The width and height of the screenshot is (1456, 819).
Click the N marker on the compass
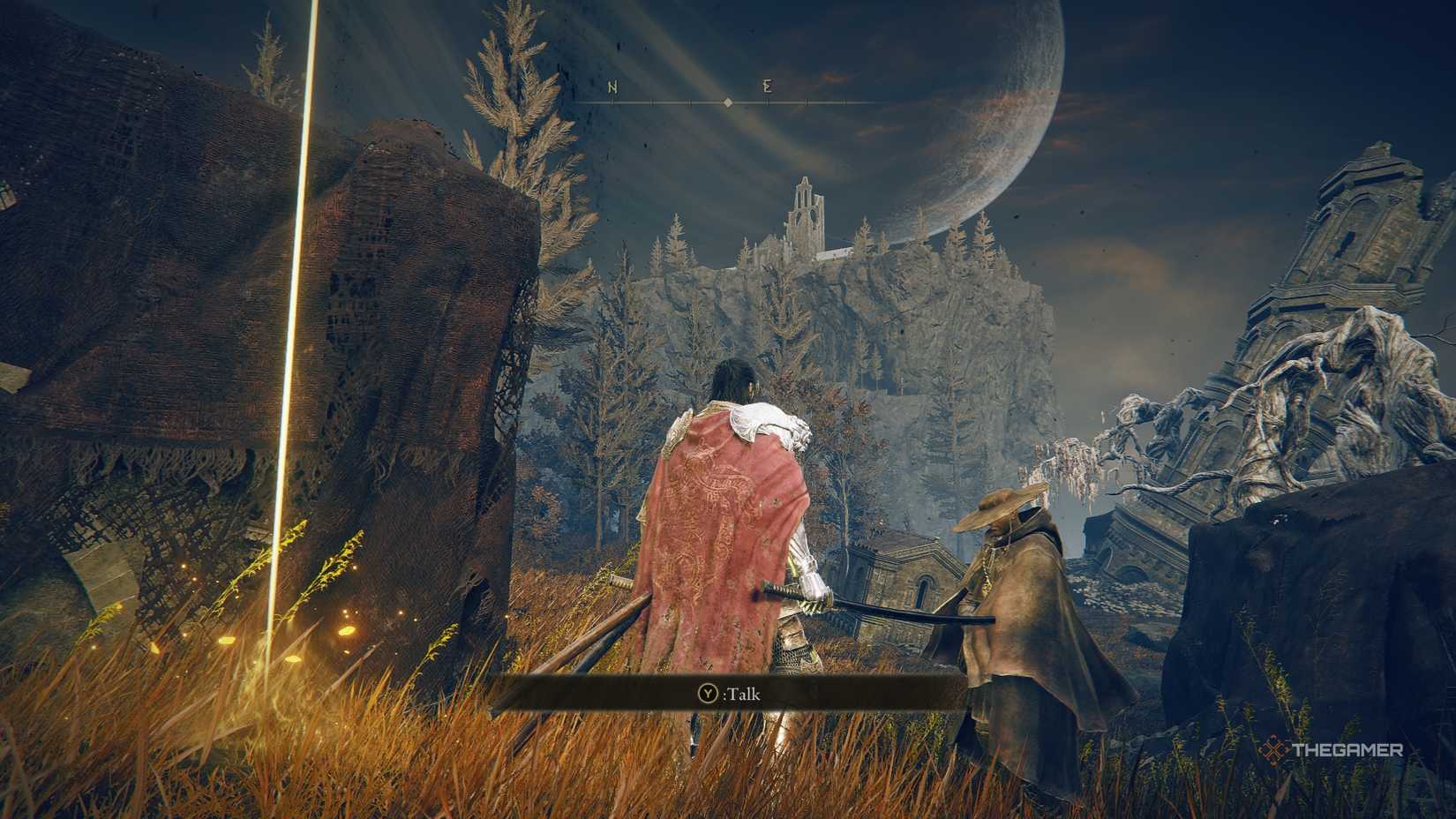[x=612, y=86]
